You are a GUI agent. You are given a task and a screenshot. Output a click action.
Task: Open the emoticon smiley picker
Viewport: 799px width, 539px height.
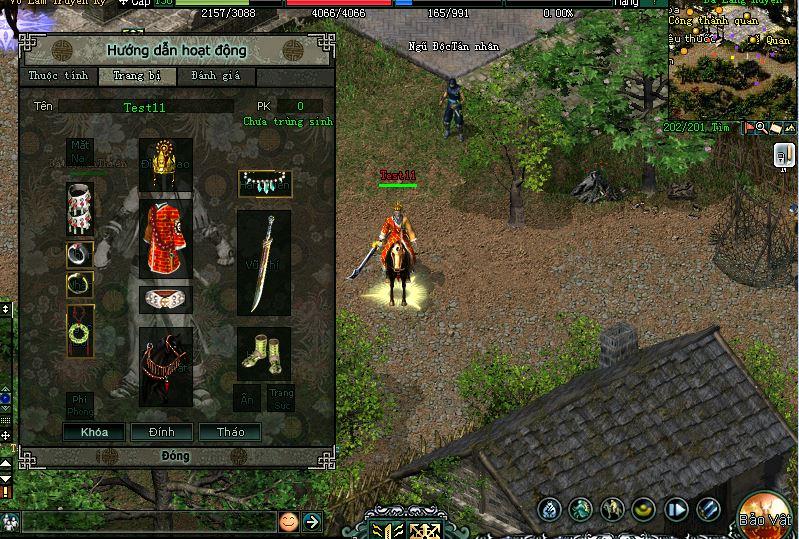[x=288, y=521]
